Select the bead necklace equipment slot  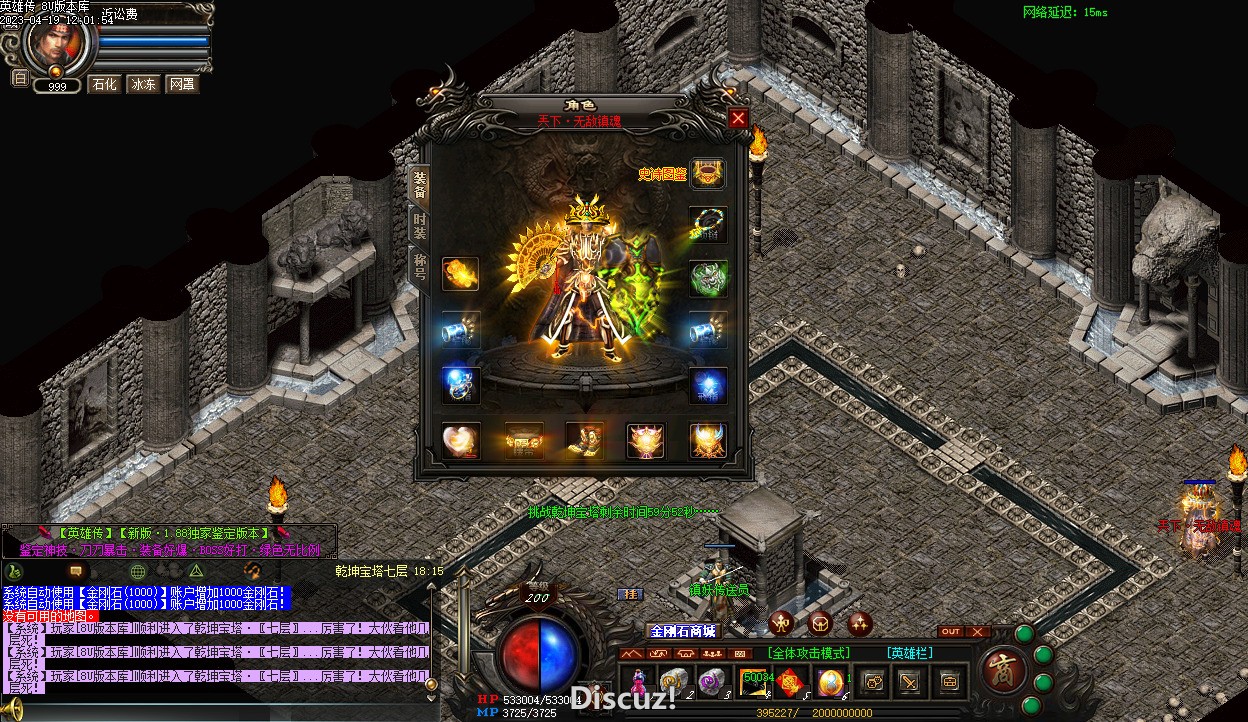(708, 224)
